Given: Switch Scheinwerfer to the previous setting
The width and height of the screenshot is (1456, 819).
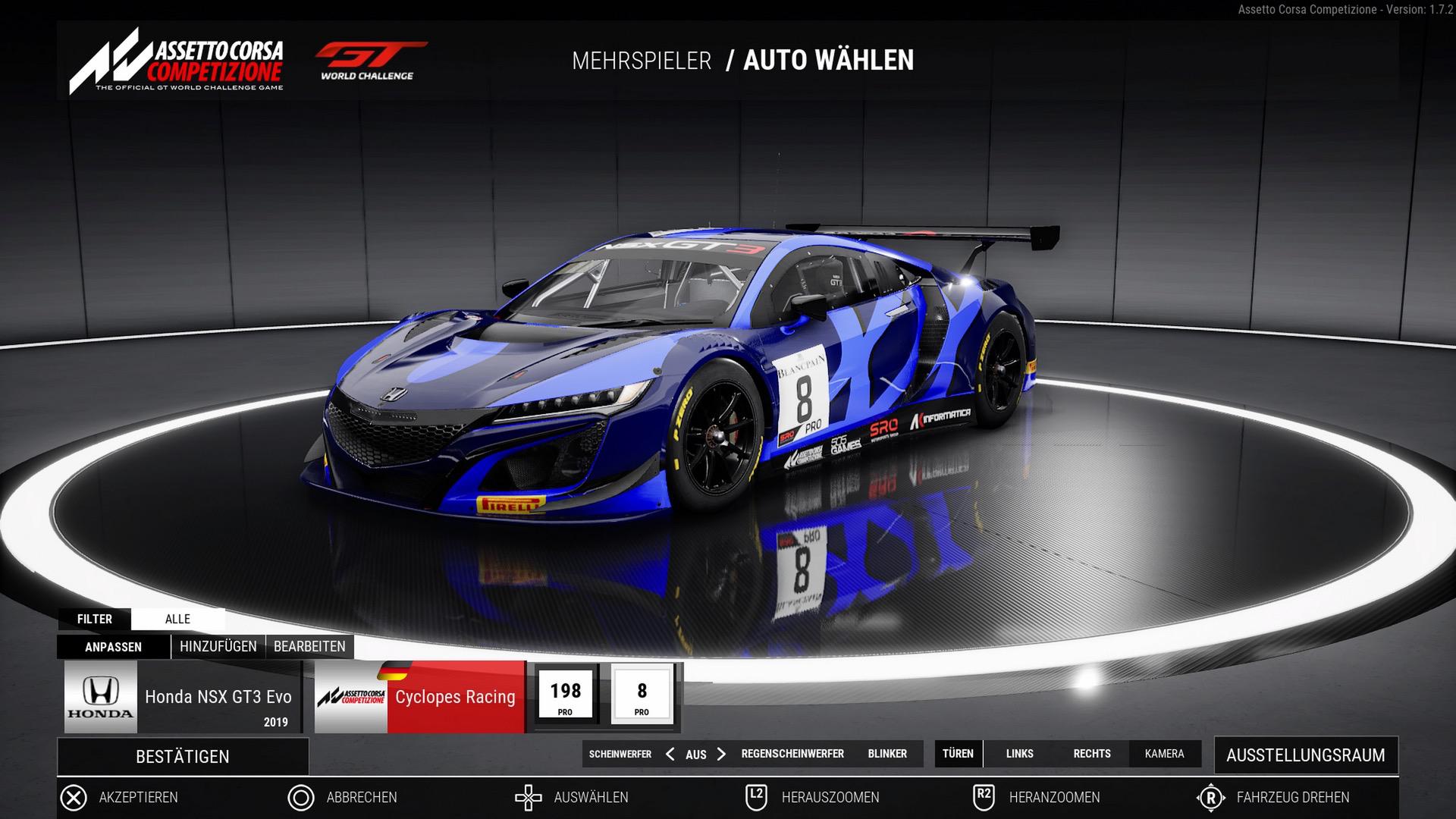Looking at the screenshot, I should point(670,754).
